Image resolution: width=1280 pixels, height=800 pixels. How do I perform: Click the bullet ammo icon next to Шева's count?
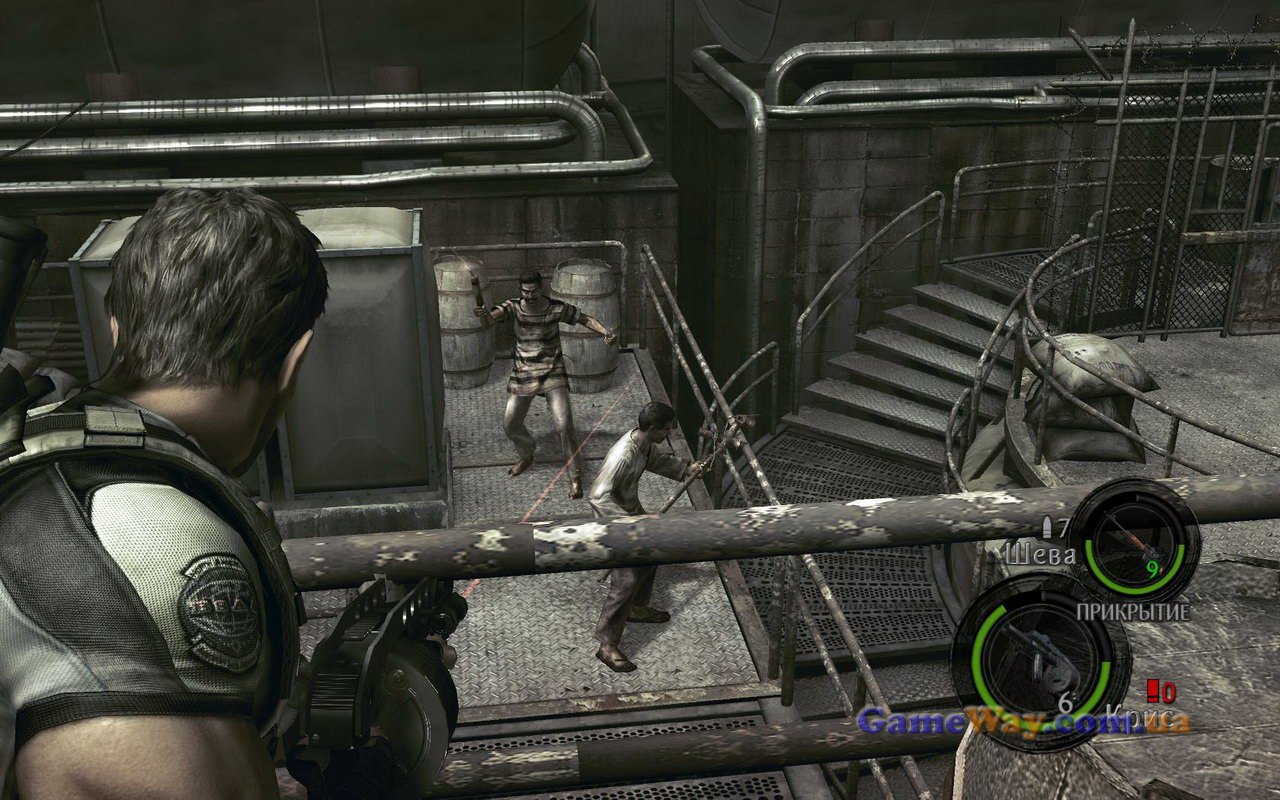[1049, 525]
